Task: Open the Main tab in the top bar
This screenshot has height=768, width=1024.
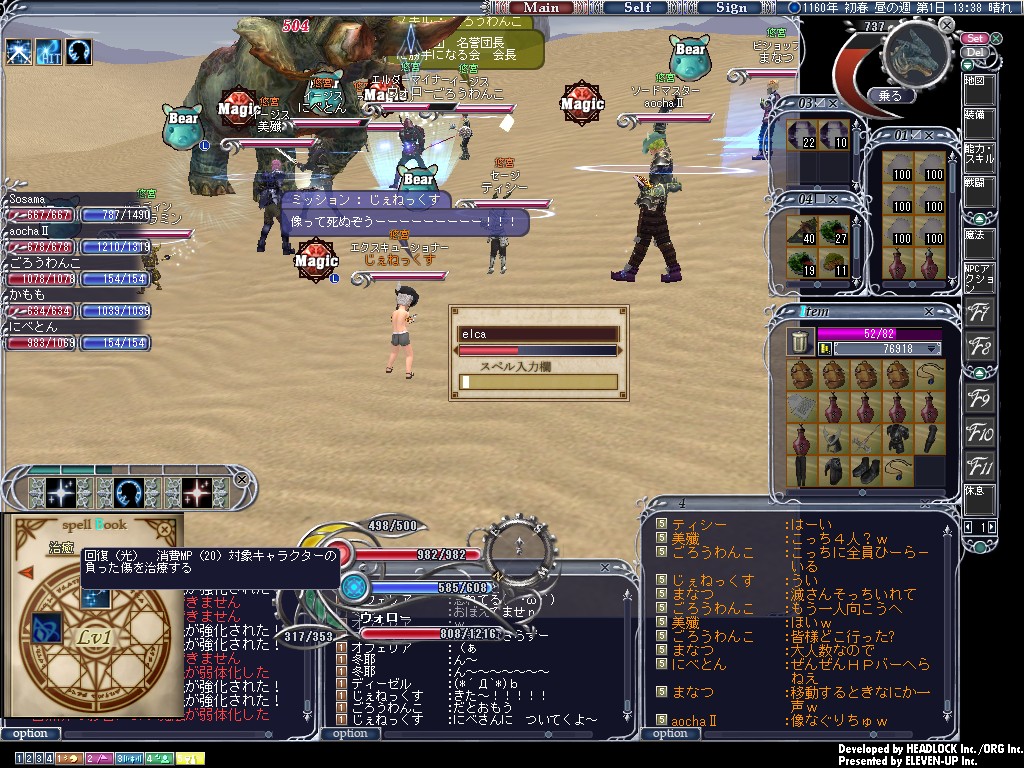Action: (541, 7)
